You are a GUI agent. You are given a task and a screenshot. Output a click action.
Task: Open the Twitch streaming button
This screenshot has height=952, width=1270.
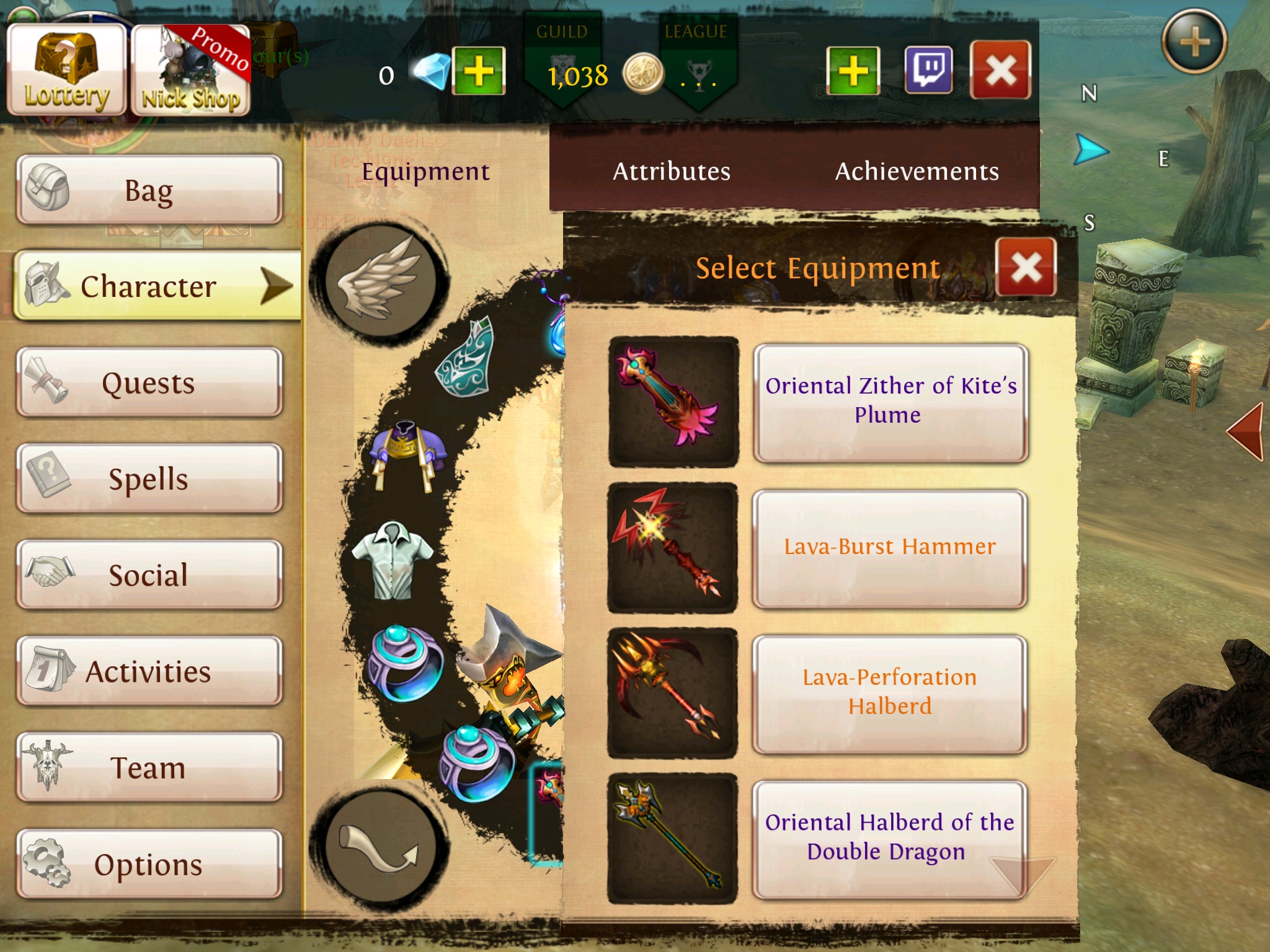point(928,70)
